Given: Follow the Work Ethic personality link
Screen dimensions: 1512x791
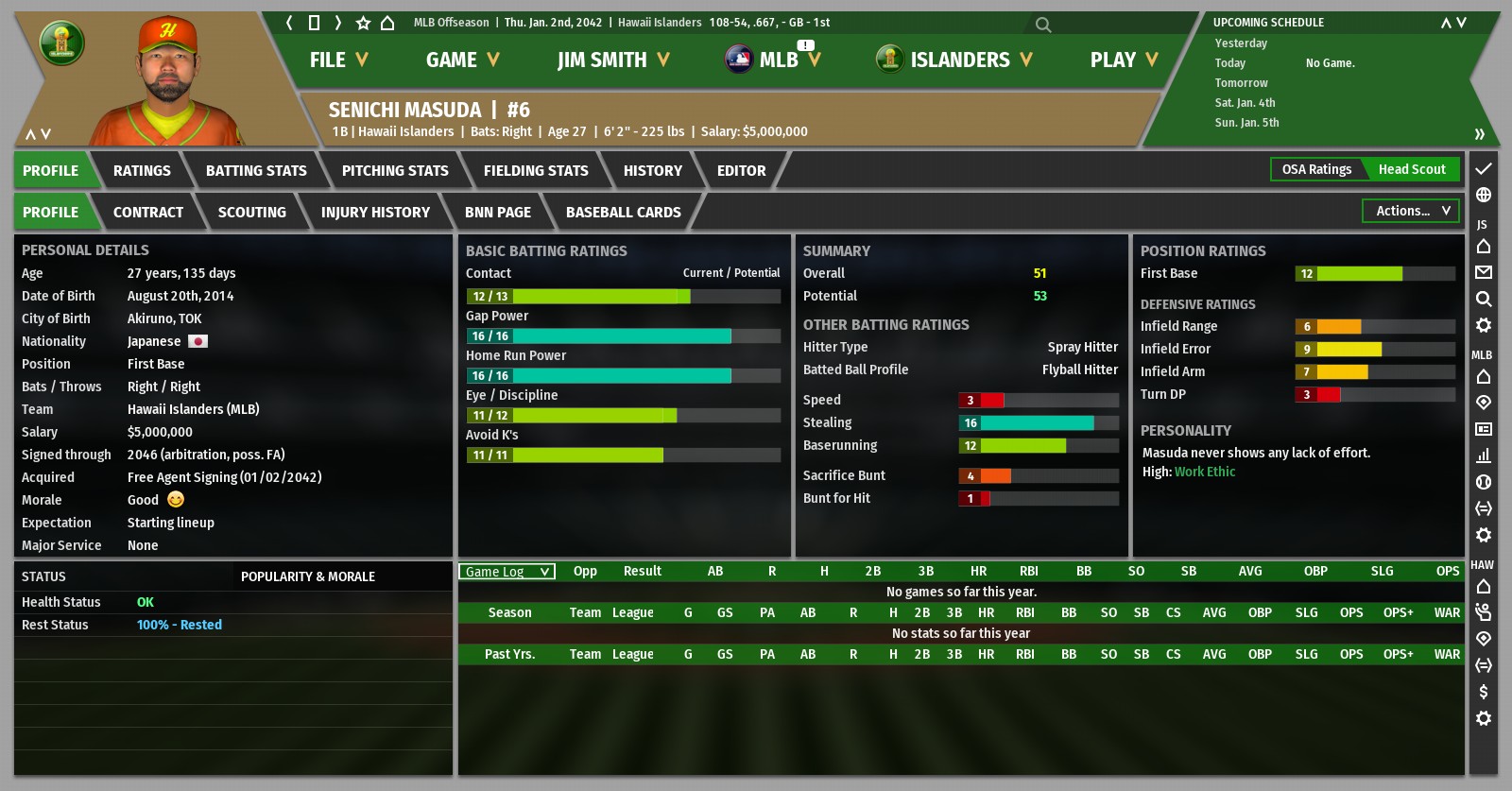Looking at the screenshot, I should [x=1204, y=472].
